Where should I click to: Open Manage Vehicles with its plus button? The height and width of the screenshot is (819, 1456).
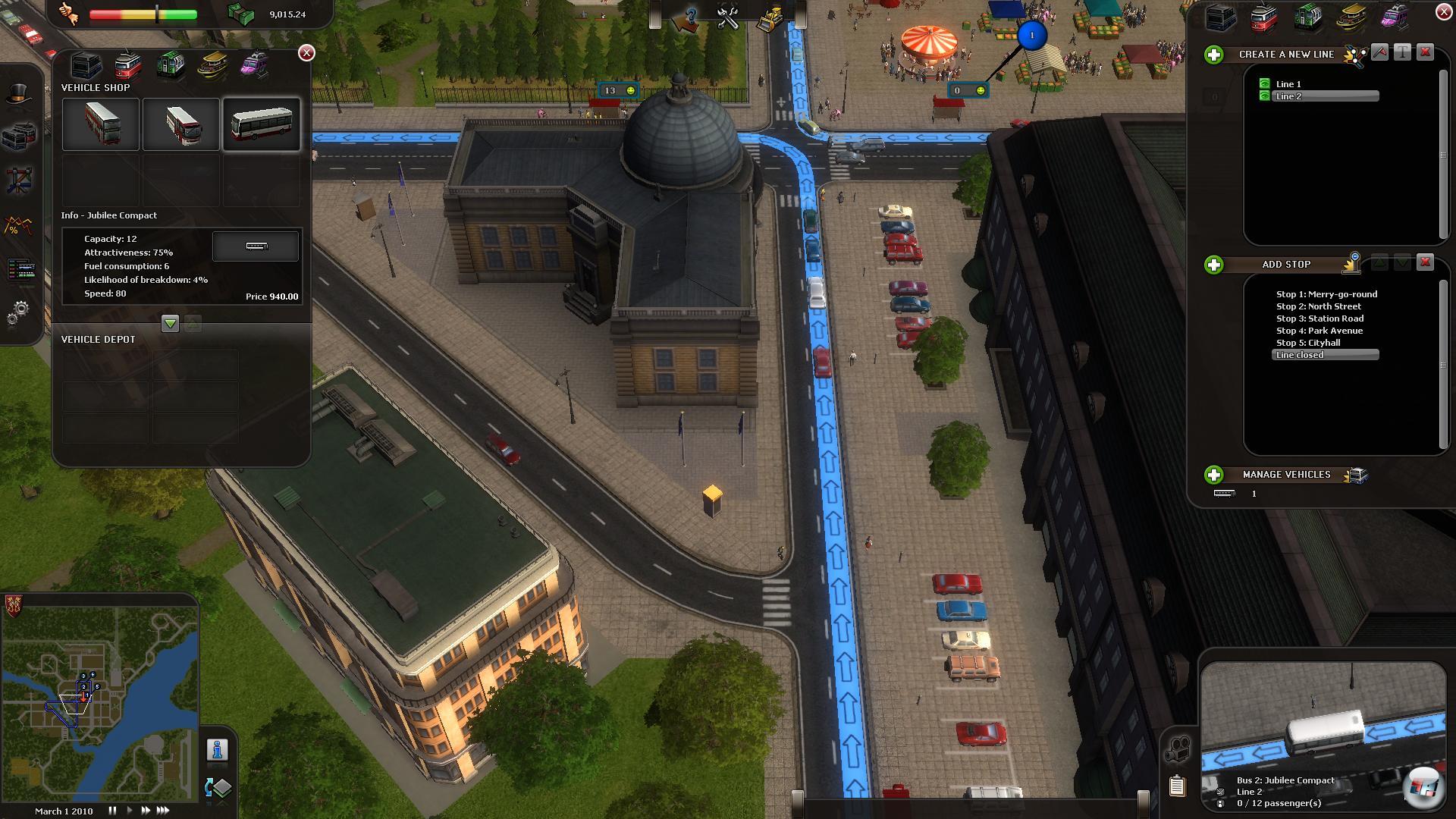(x=1214, y=475)
